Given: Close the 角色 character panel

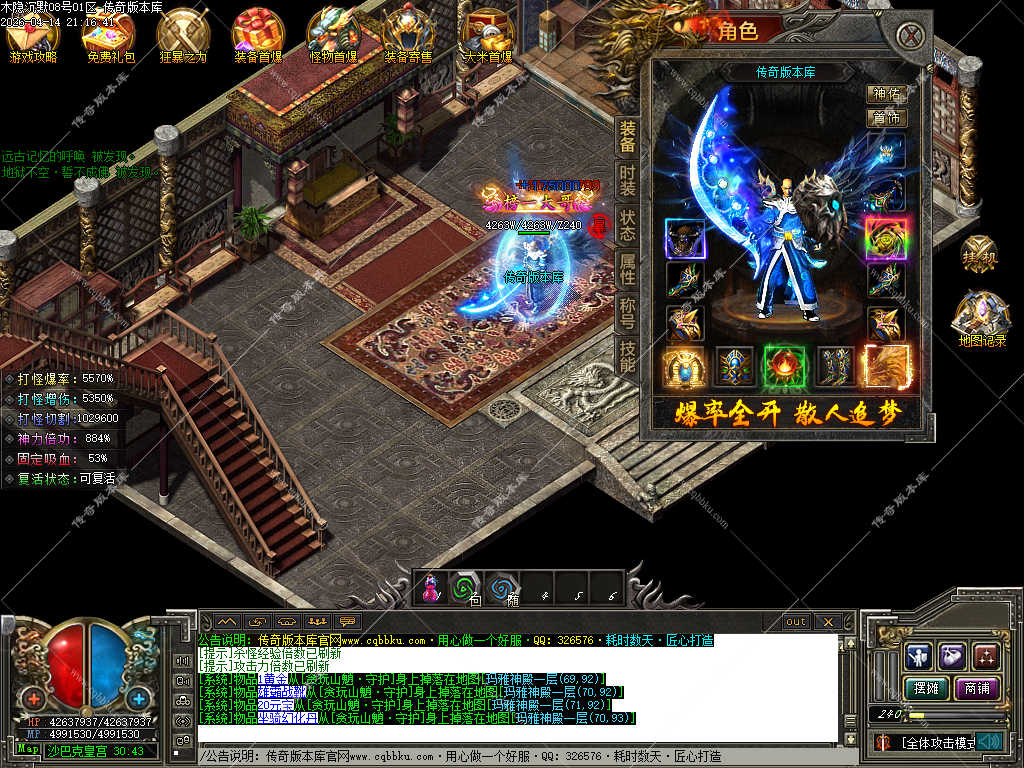Looking at the screenshot, I should pyautogui.click(x=909, y=36).
